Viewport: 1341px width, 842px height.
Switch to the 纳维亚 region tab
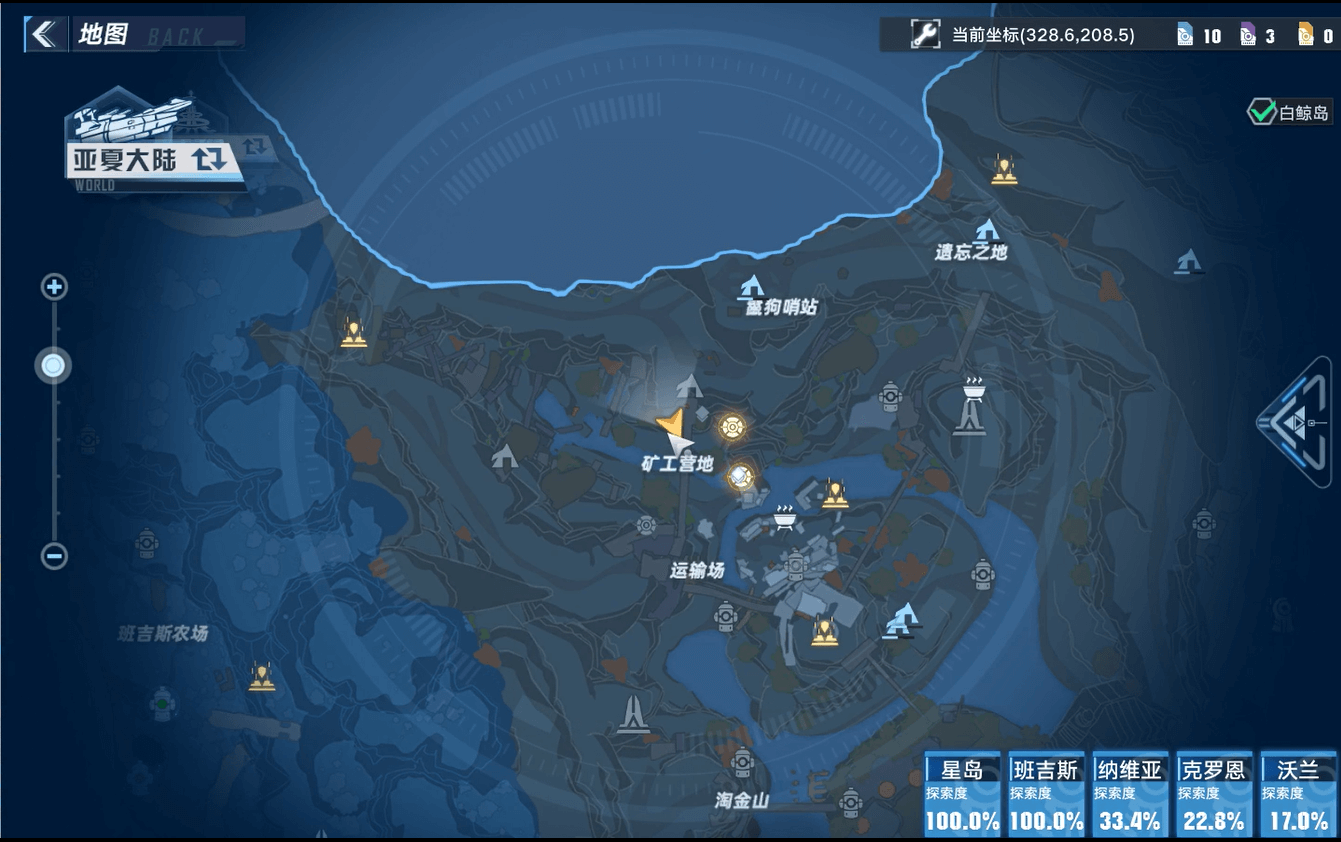point(1130,795)
